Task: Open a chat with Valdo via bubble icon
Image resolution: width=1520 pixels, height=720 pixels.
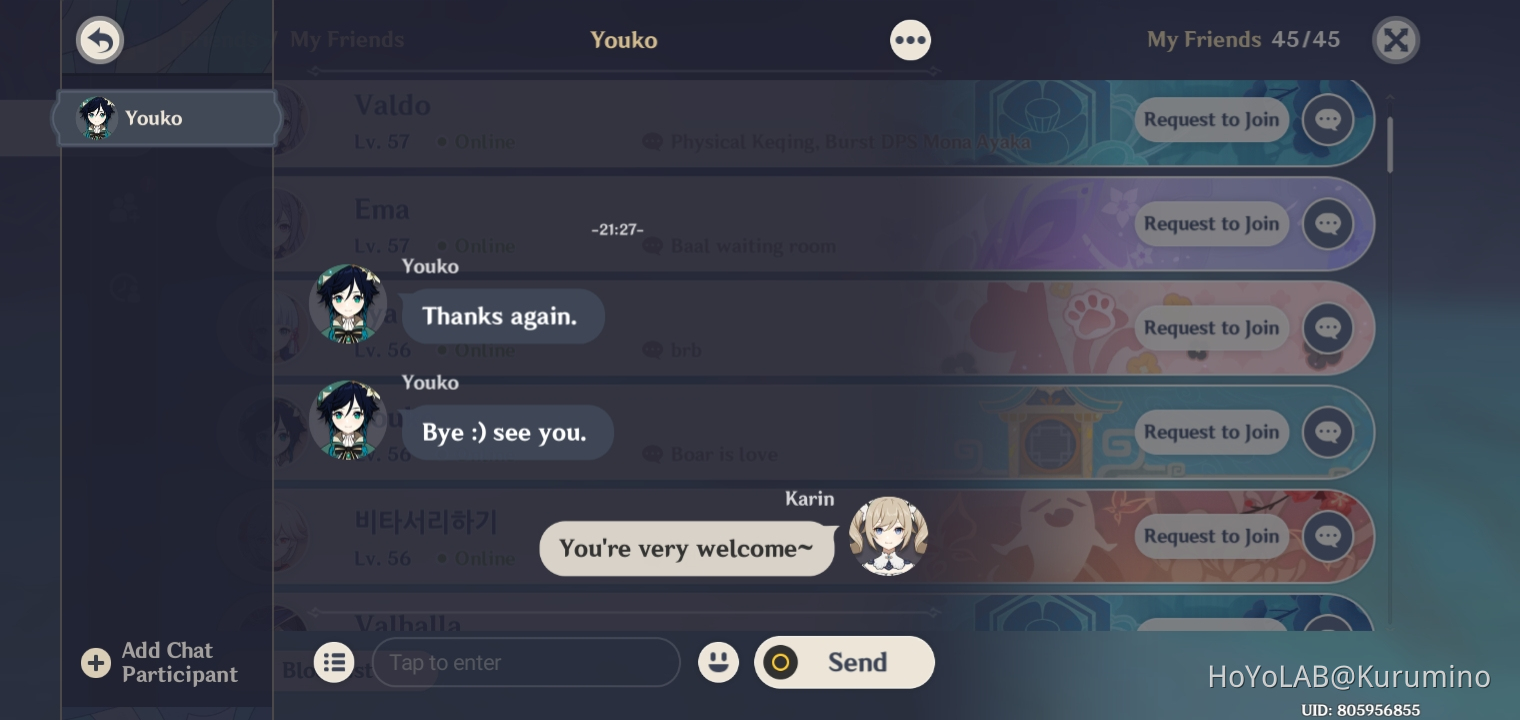Action: pos(1328,120)
